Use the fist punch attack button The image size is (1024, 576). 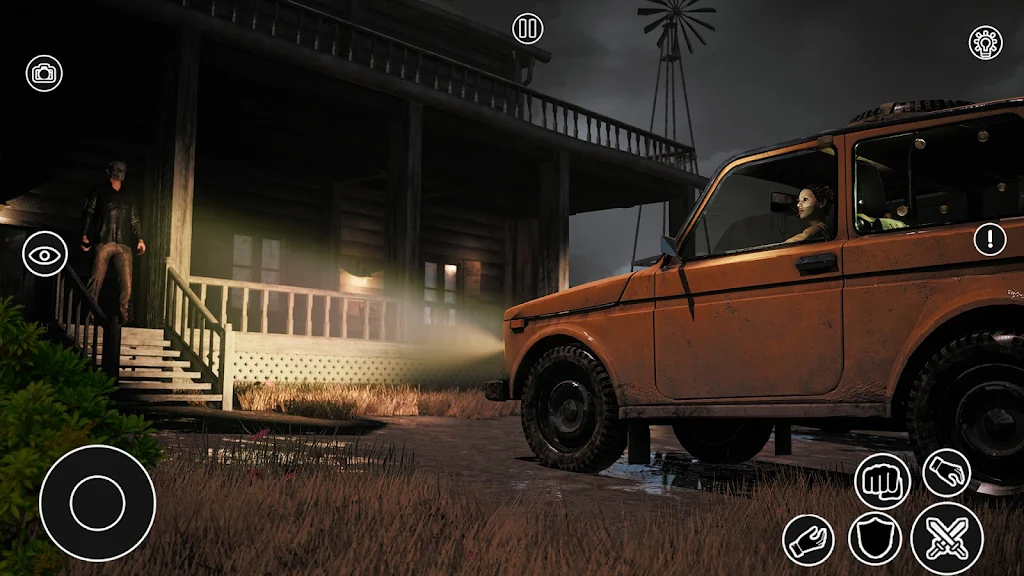pyautogui.click(x=882, y=481)
